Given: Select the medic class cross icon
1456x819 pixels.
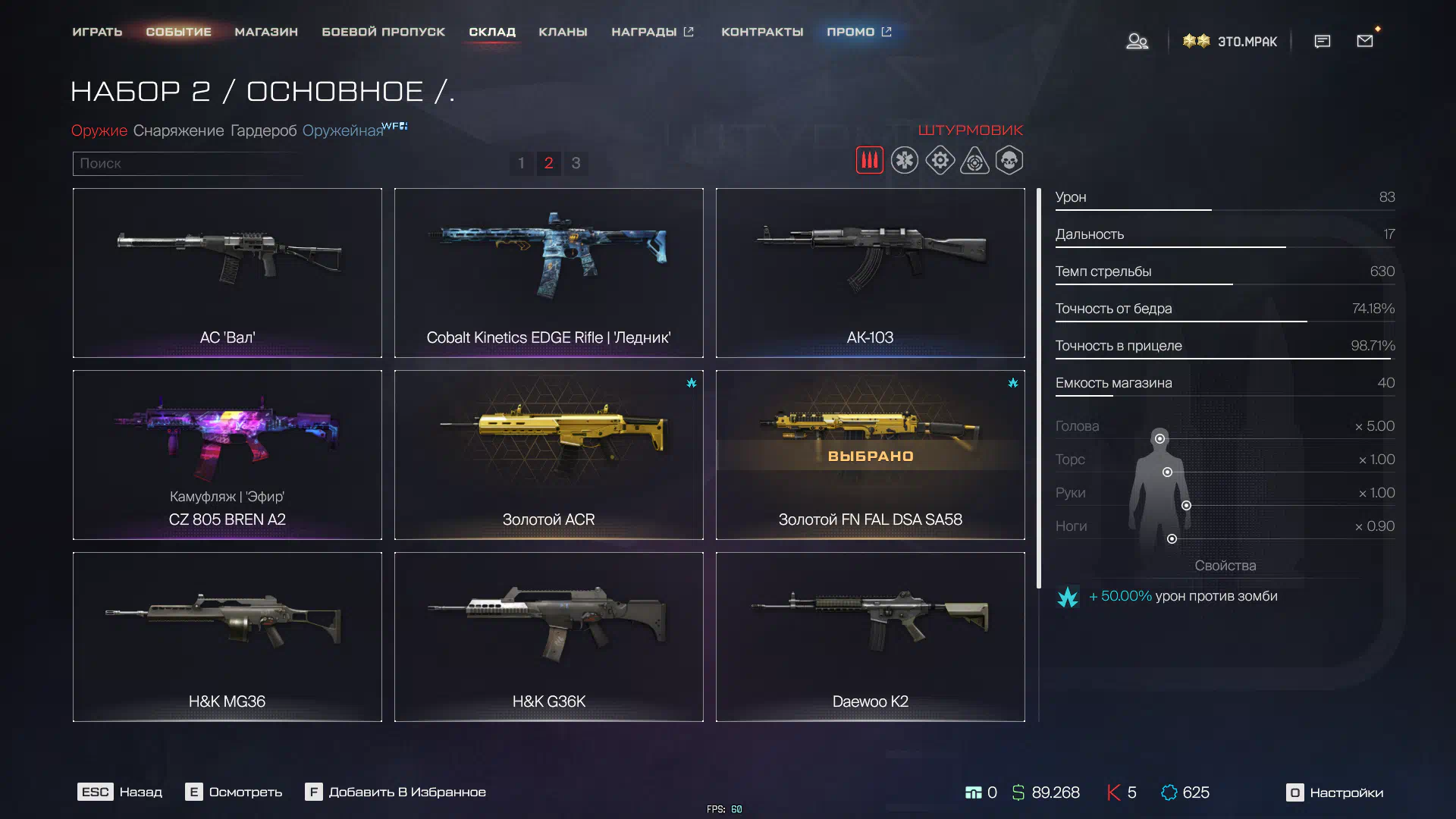Looking at the screenshot, I should 905,161.
